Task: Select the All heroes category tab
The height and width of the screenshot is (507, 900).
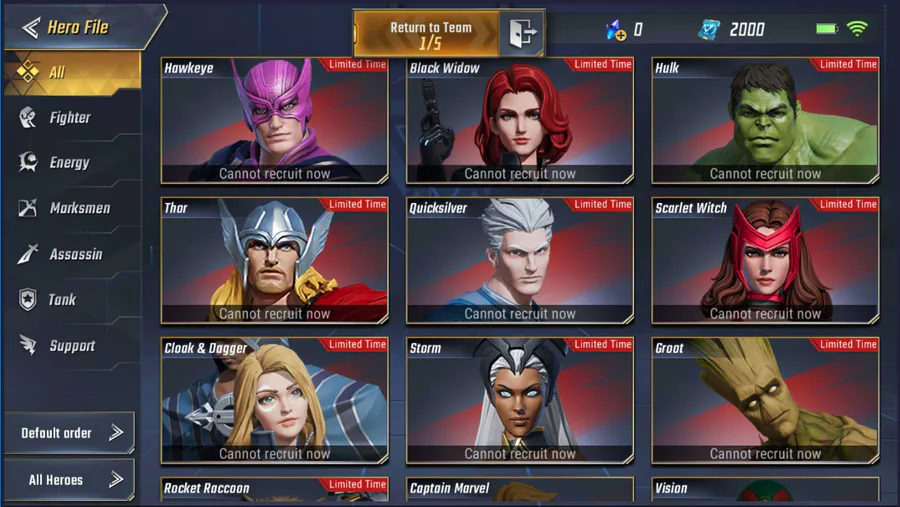Action: [72, 72]
